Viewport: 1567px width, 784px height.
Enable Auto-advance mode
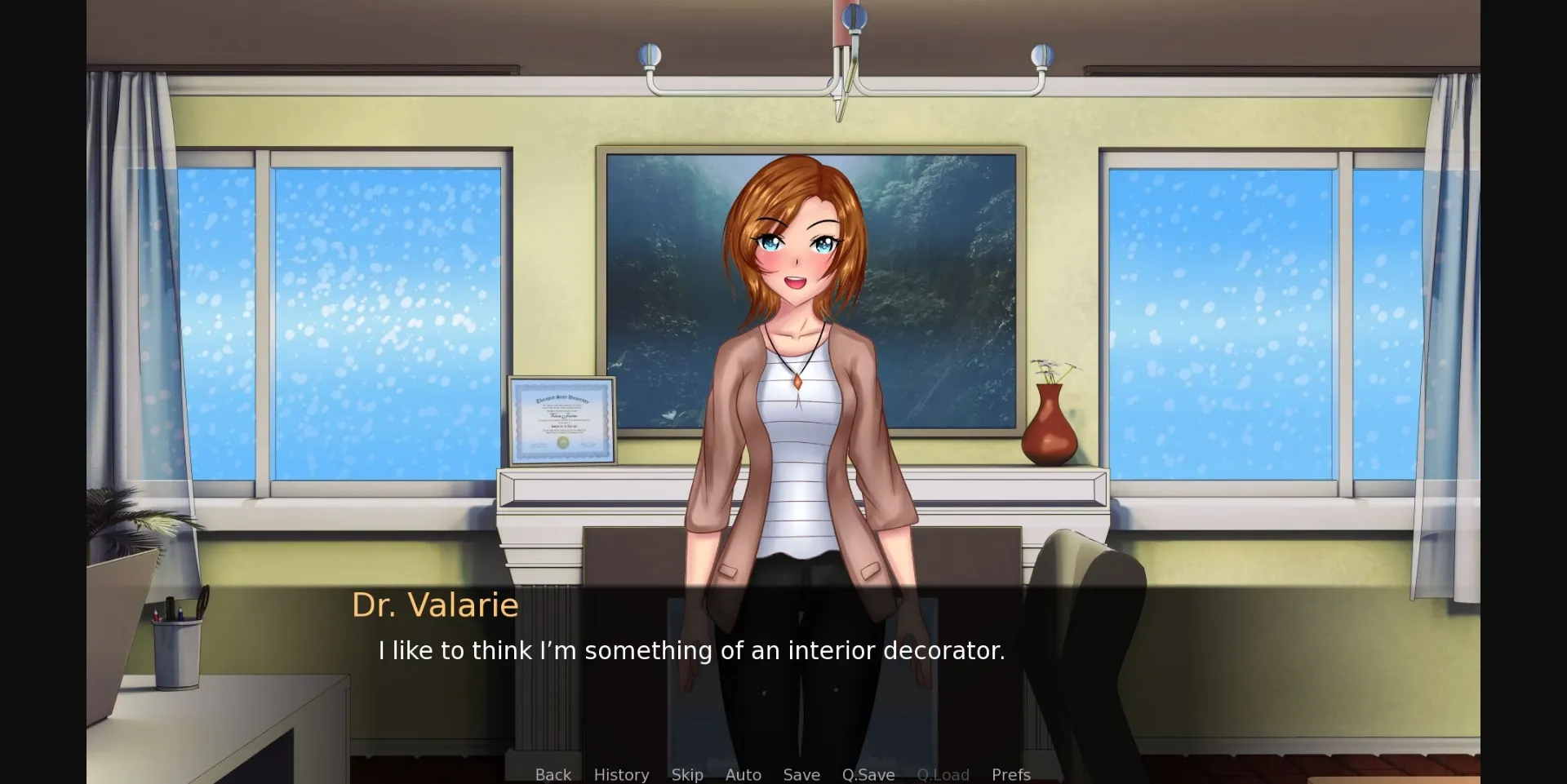point(742,775)
